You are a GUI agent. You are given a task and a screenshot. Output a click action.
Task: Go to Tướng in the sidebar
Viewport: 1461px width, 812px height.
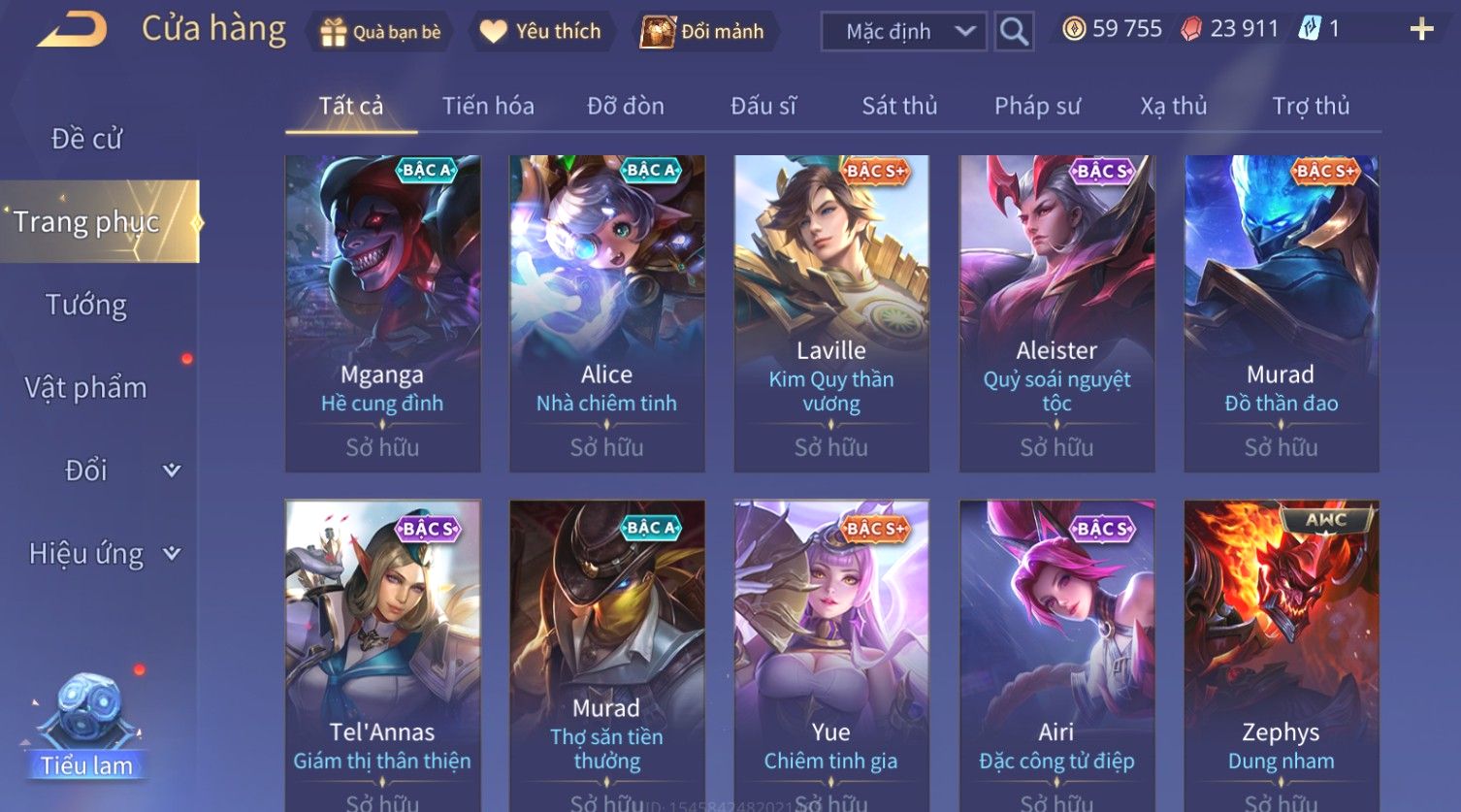click(x=86, y=305)
